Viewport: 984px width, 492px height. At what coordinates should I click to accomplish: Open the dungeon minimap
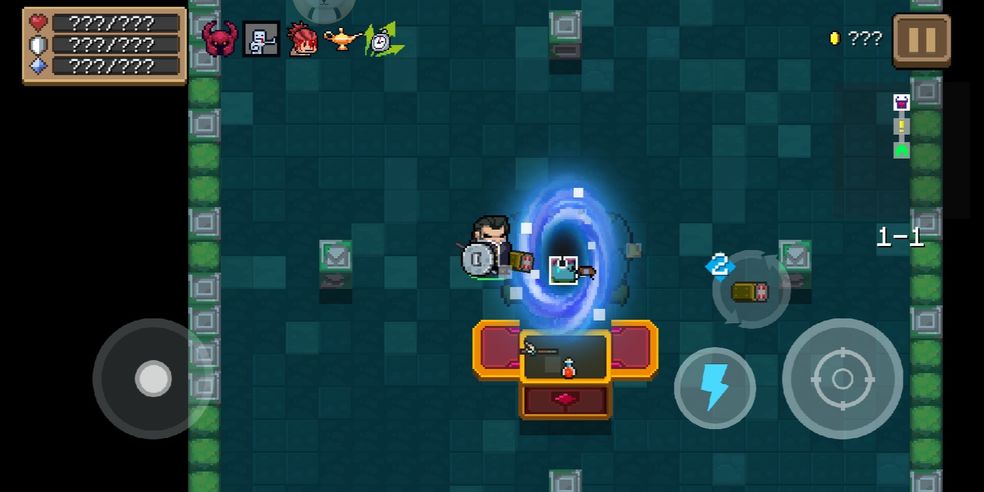901,126
